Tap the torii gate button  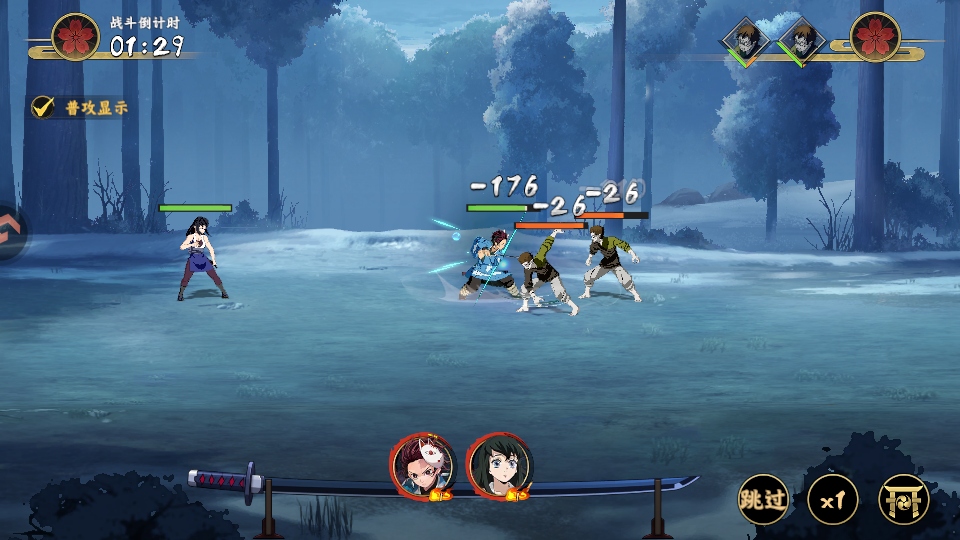[903, 499]
